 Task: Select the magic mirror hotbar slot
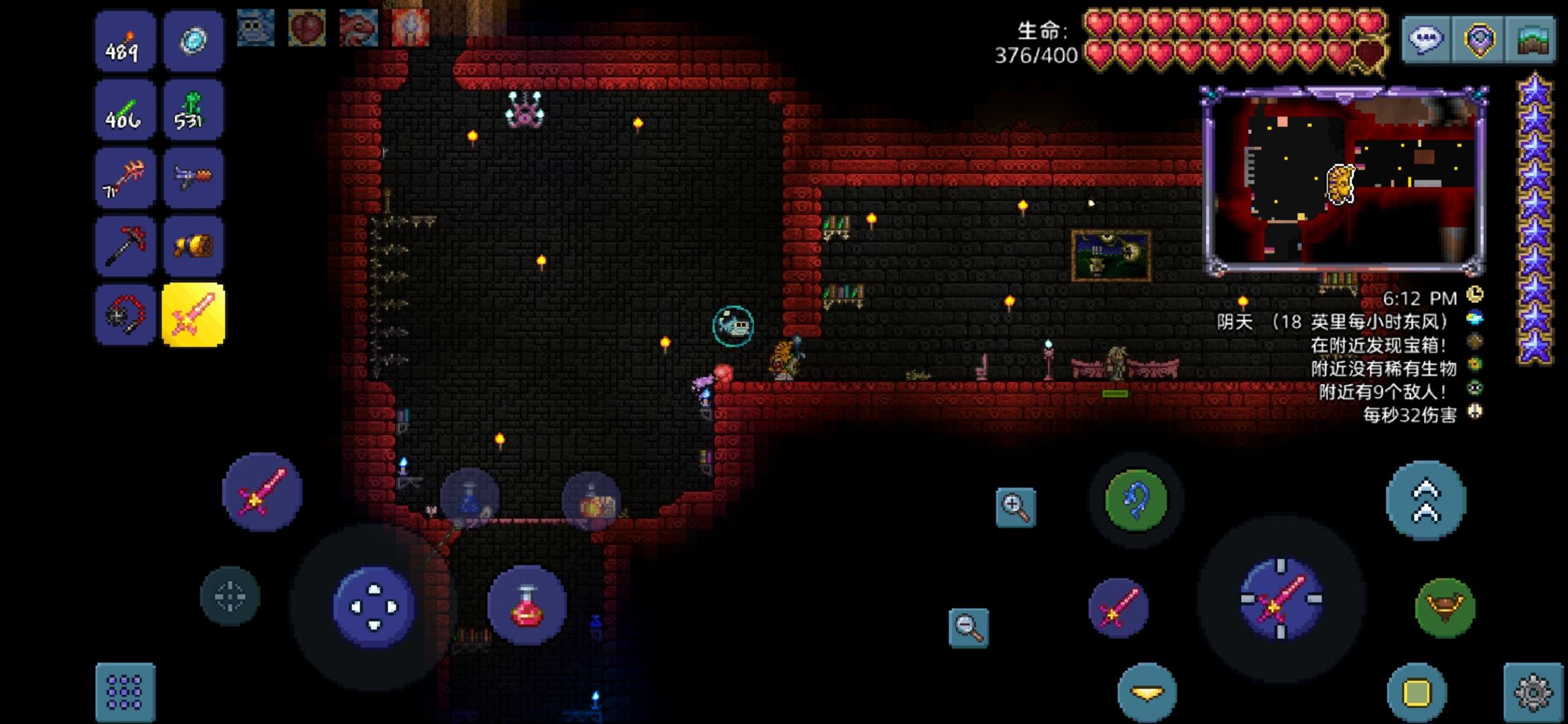point(193,42)
